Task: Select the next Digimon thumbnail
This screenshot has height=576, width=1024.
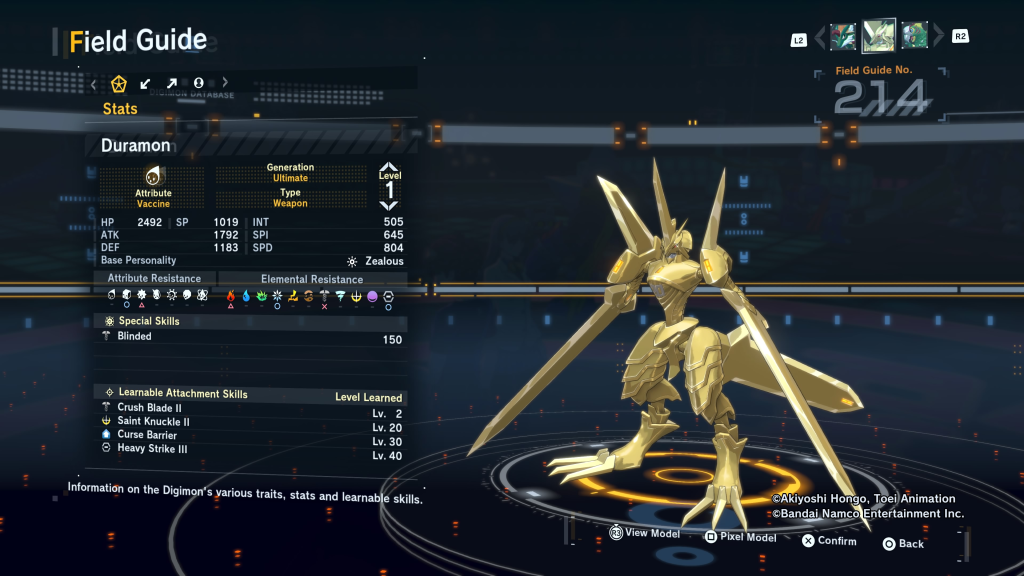Action: tap(914, 37)
